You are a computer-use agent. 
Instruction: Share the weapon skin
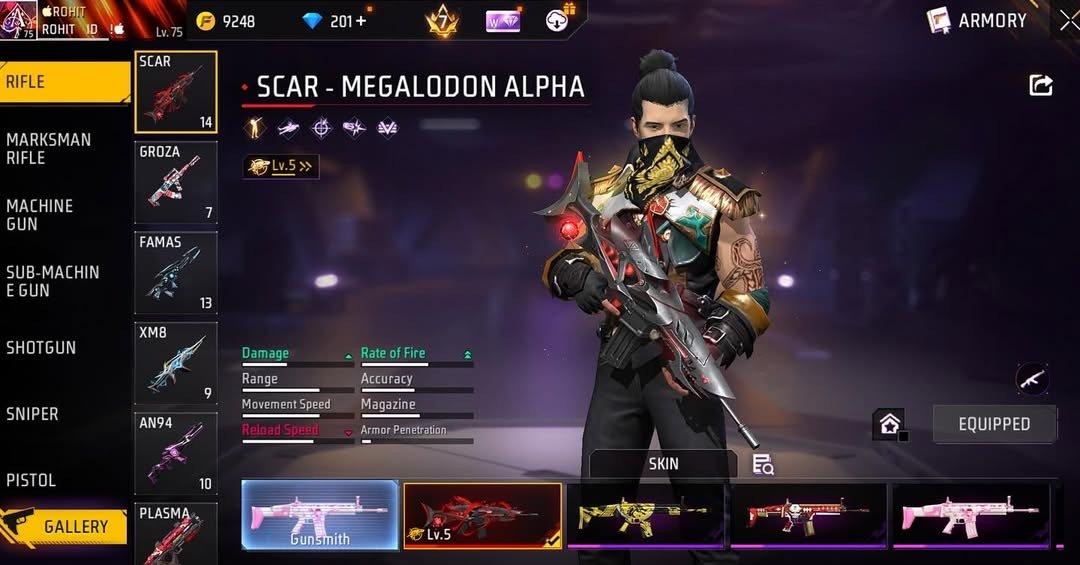click(x=1041, y=86)
